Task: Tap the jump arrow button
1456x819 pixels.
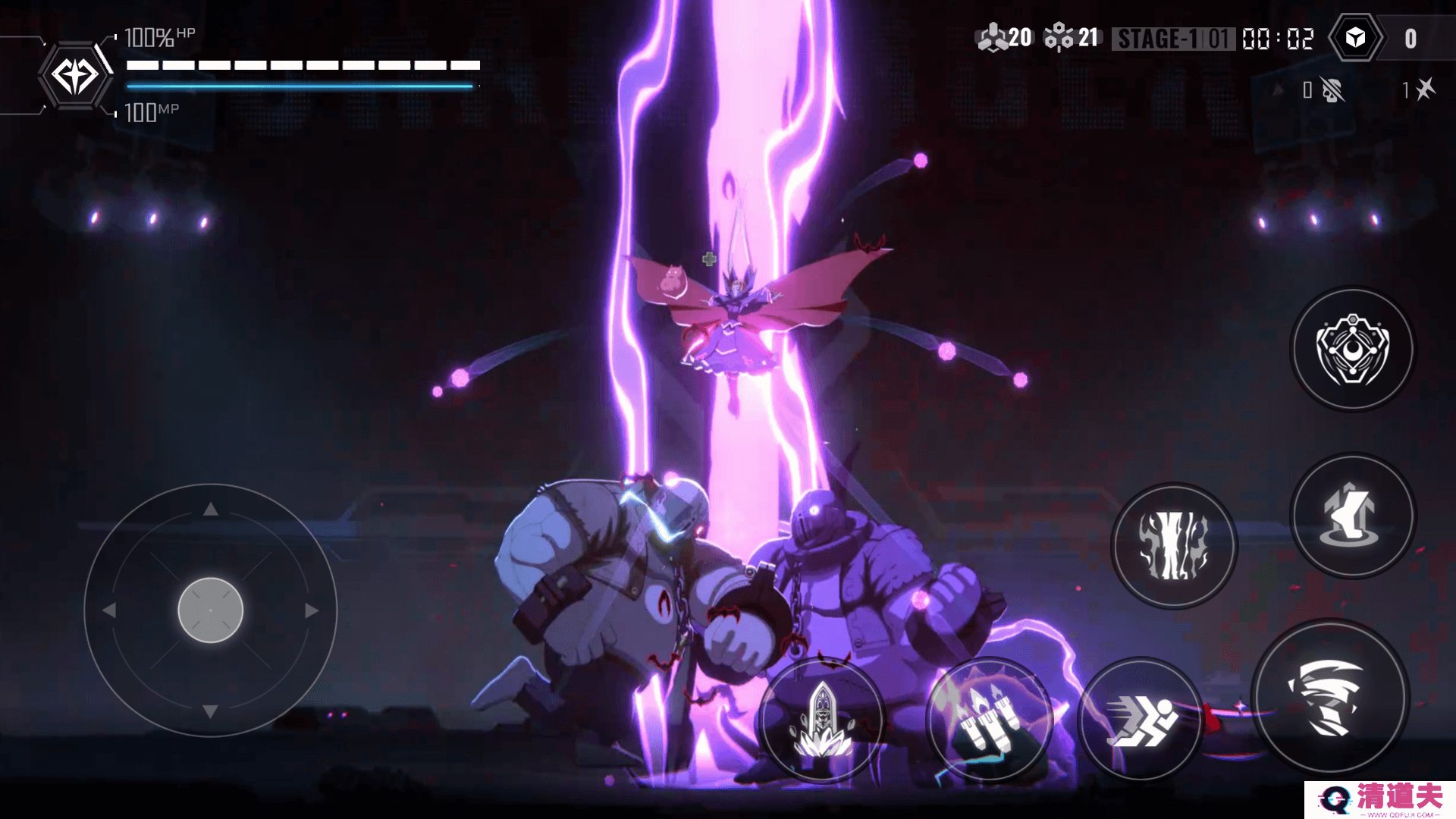Action: click(1353, 516)
